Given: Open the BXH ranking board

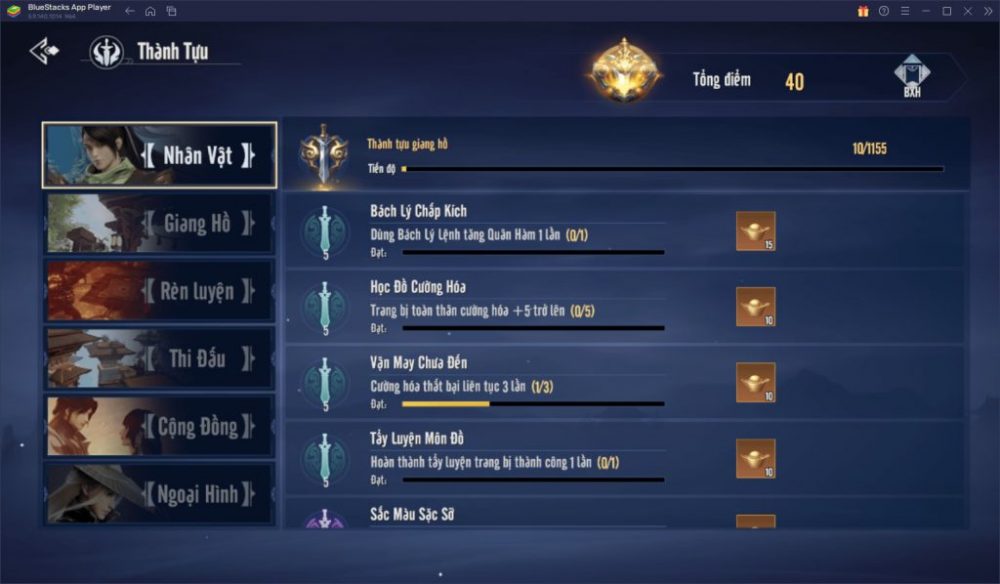Looking at the screenshot, I should pos(911,76).
